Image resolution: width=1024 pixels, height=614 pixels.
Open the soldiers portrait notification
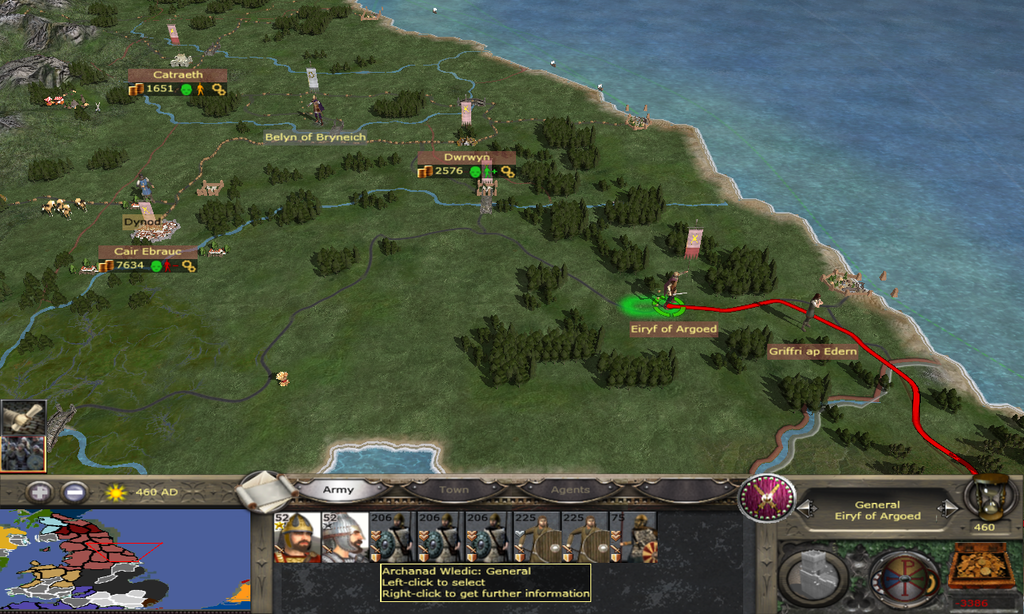click(x=21, y=452)
